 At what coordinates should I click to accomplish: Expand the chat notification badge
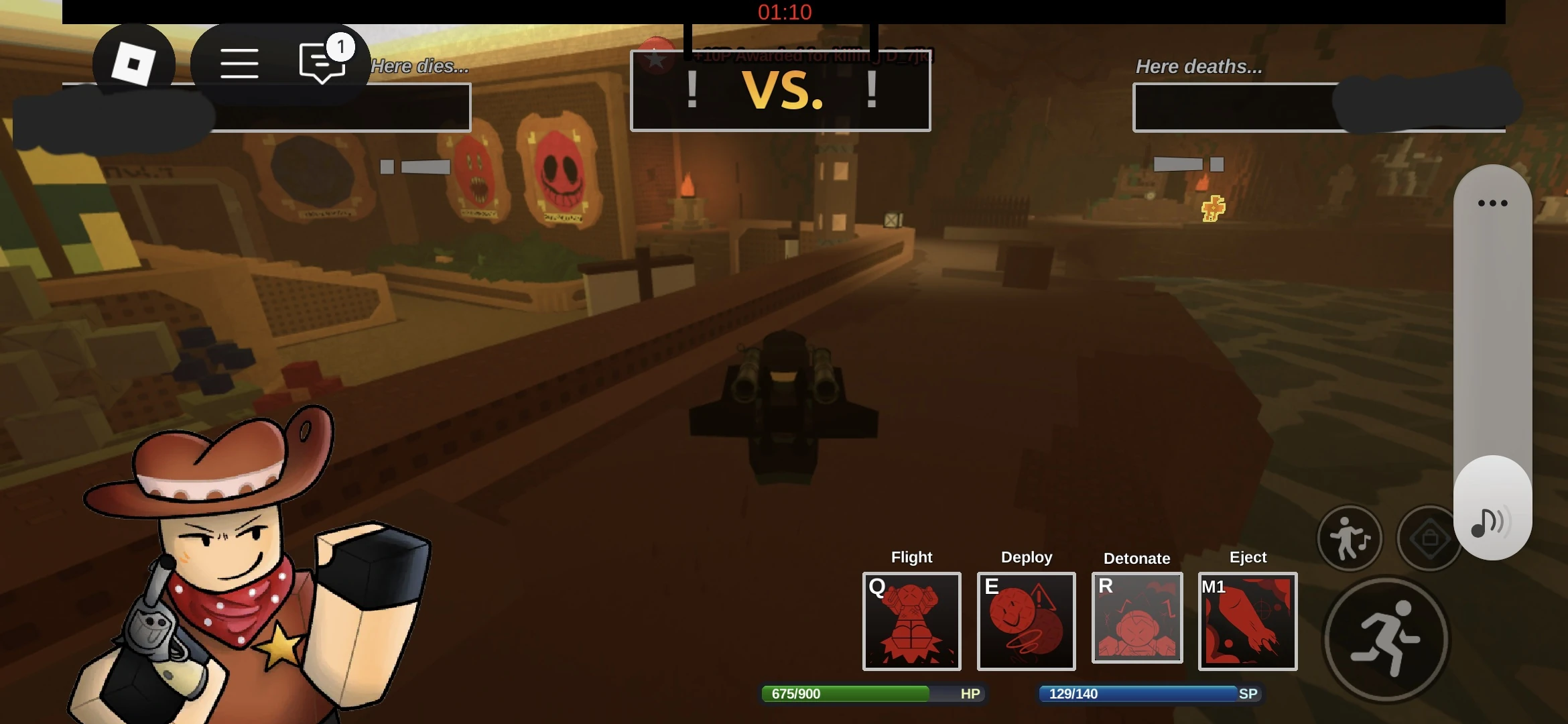(342, 47)
